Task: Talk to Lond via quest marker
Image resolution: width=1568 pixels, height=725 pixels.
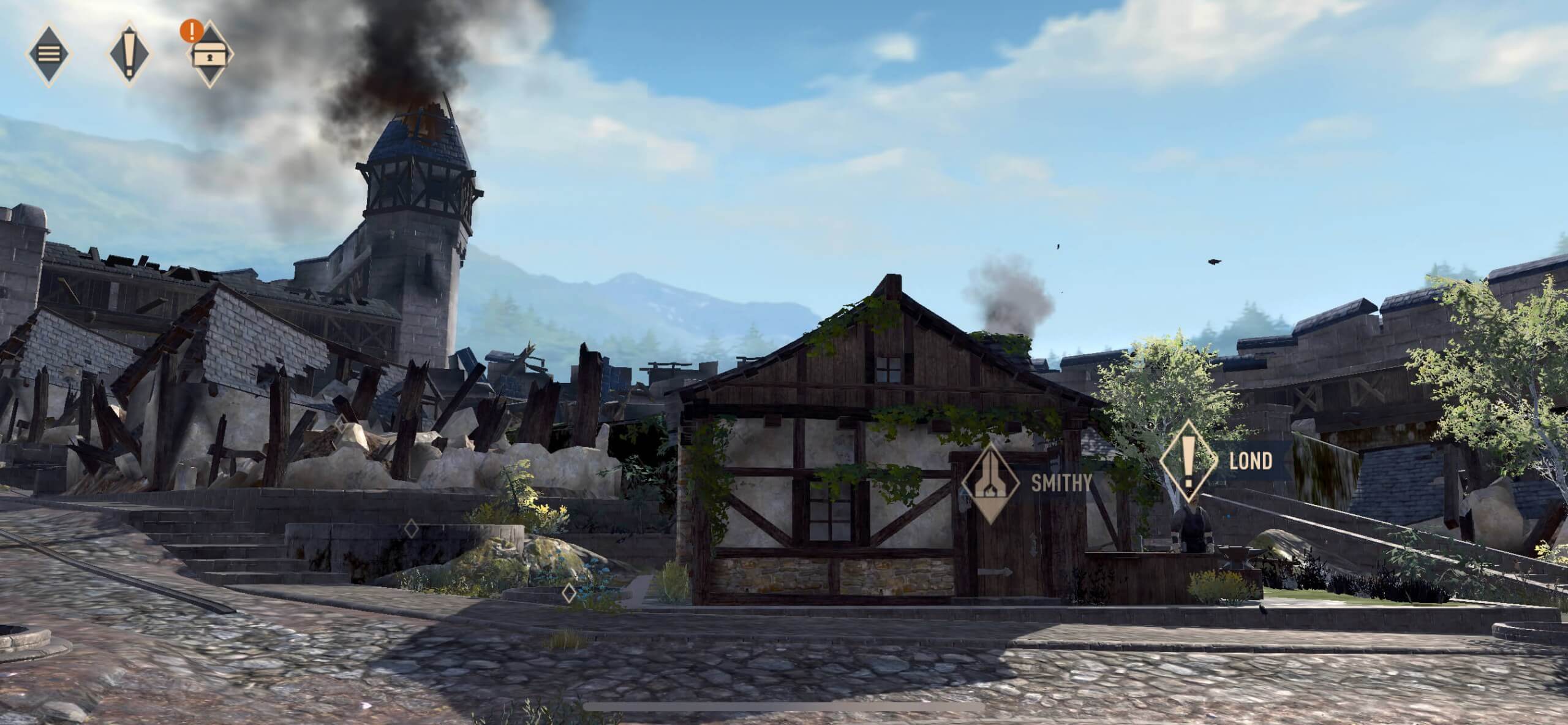Action: 1188,461
